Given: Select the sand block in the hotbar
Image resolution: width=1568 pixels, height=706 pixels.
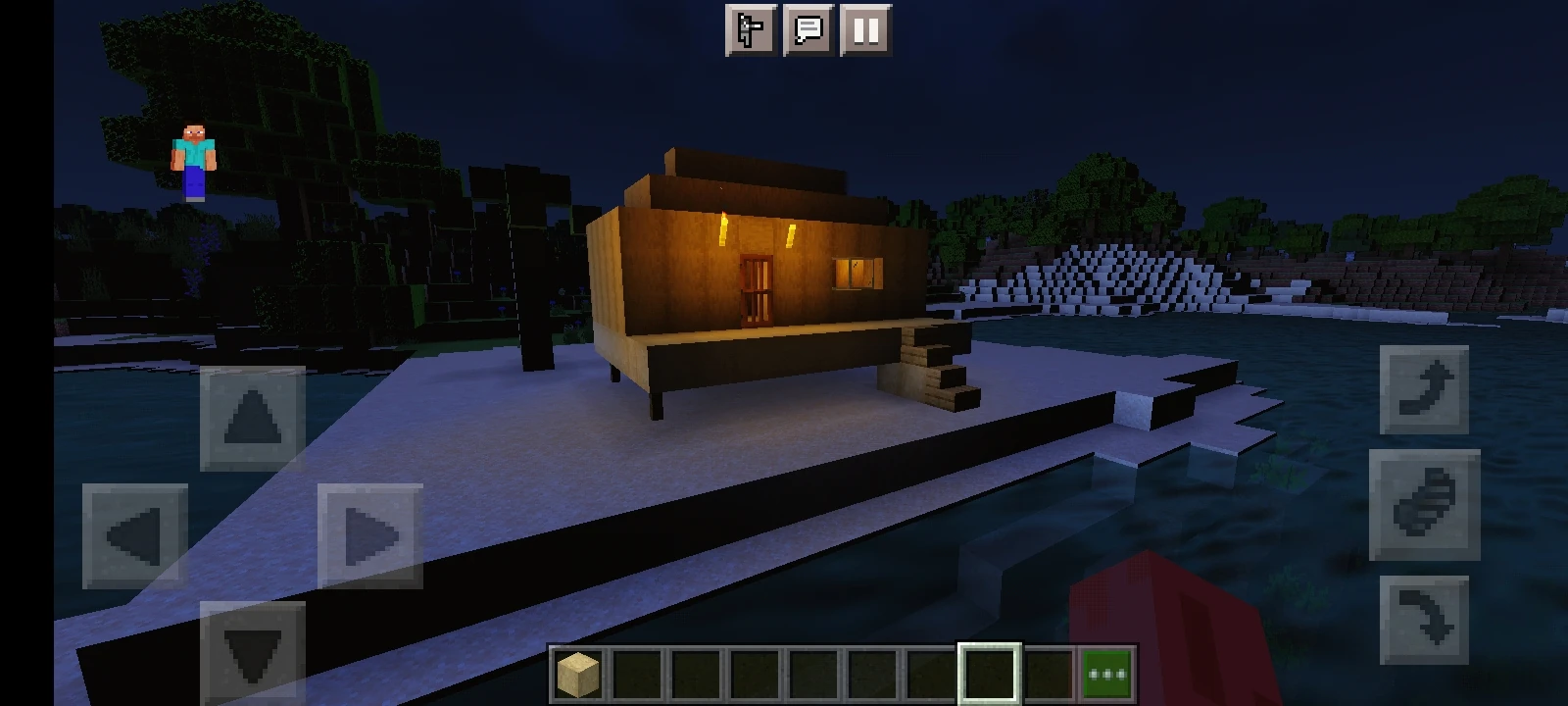Looking at the screenshot, I should pos(576,672).
